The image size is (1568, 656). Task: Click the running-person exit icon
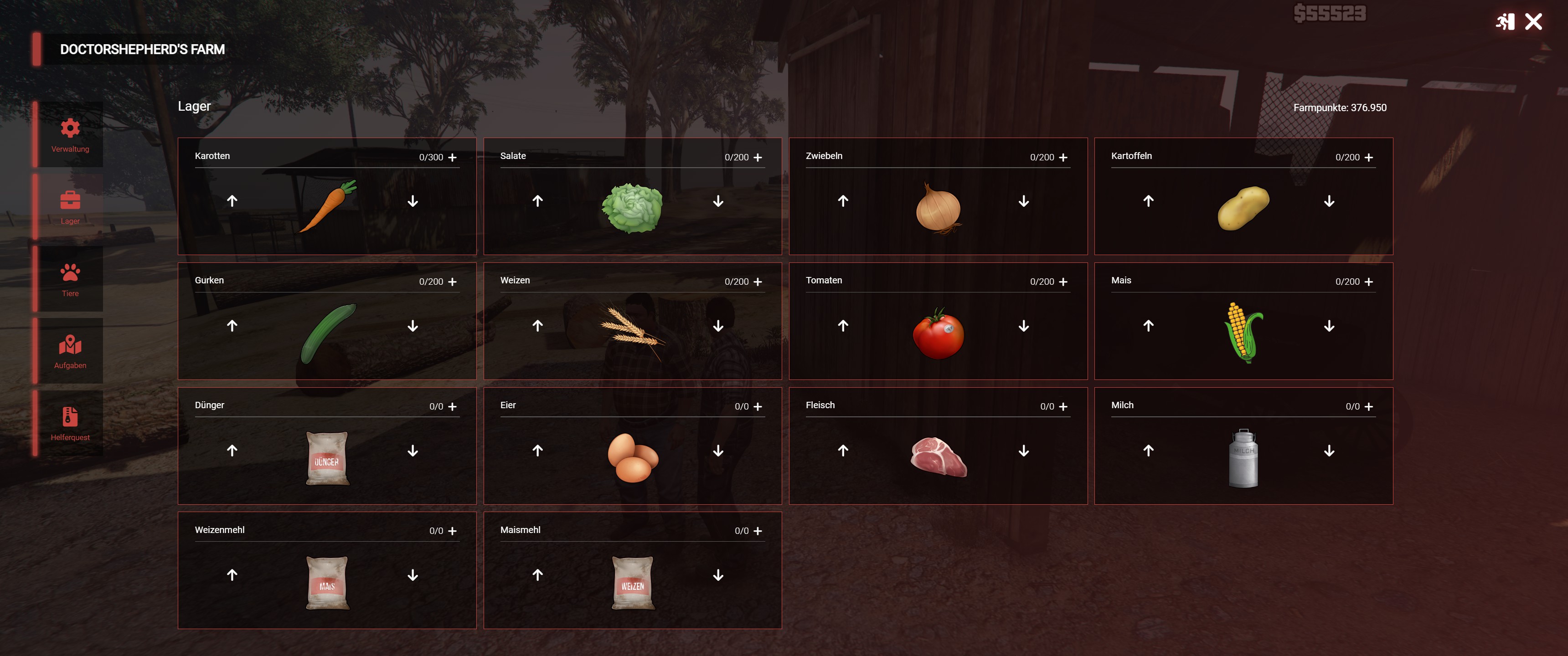click(x=1505, y=22)
